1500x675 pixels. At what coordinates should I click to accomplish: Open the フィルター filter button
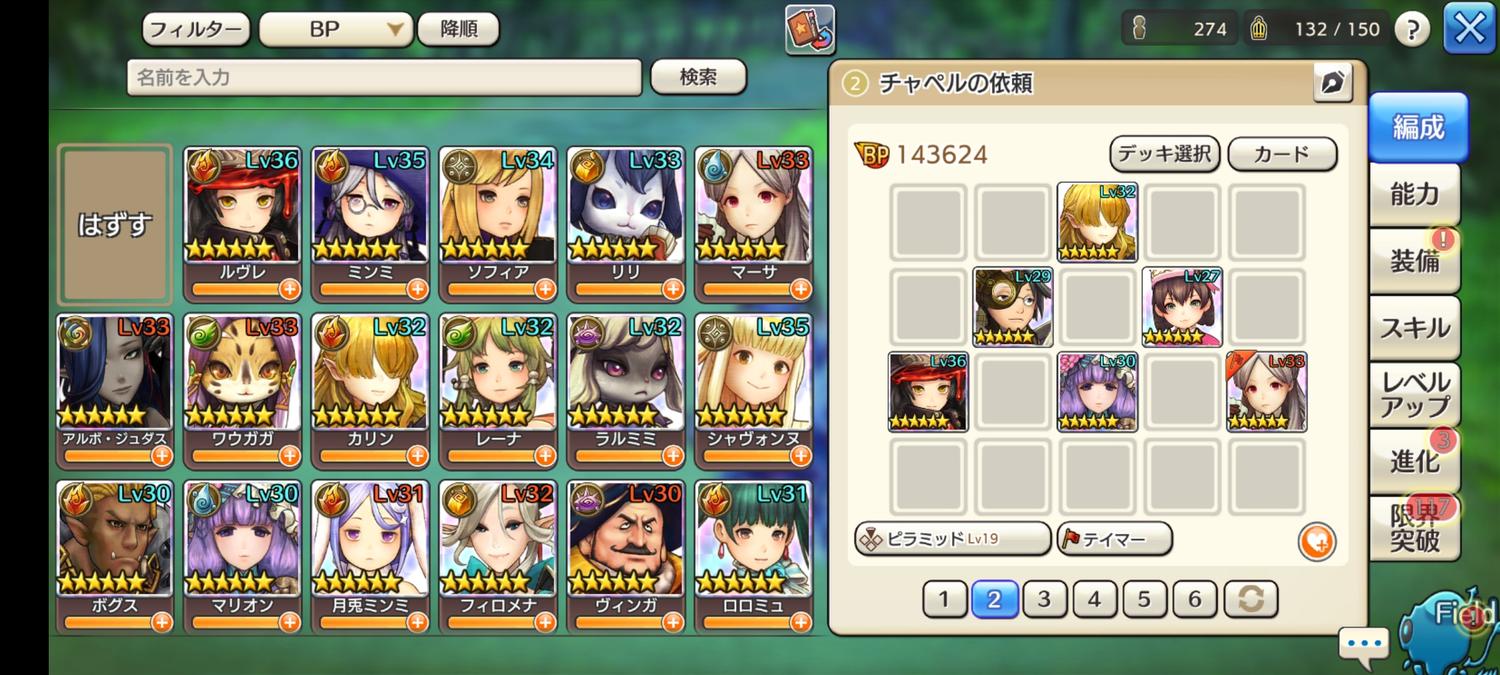(196, 29)
